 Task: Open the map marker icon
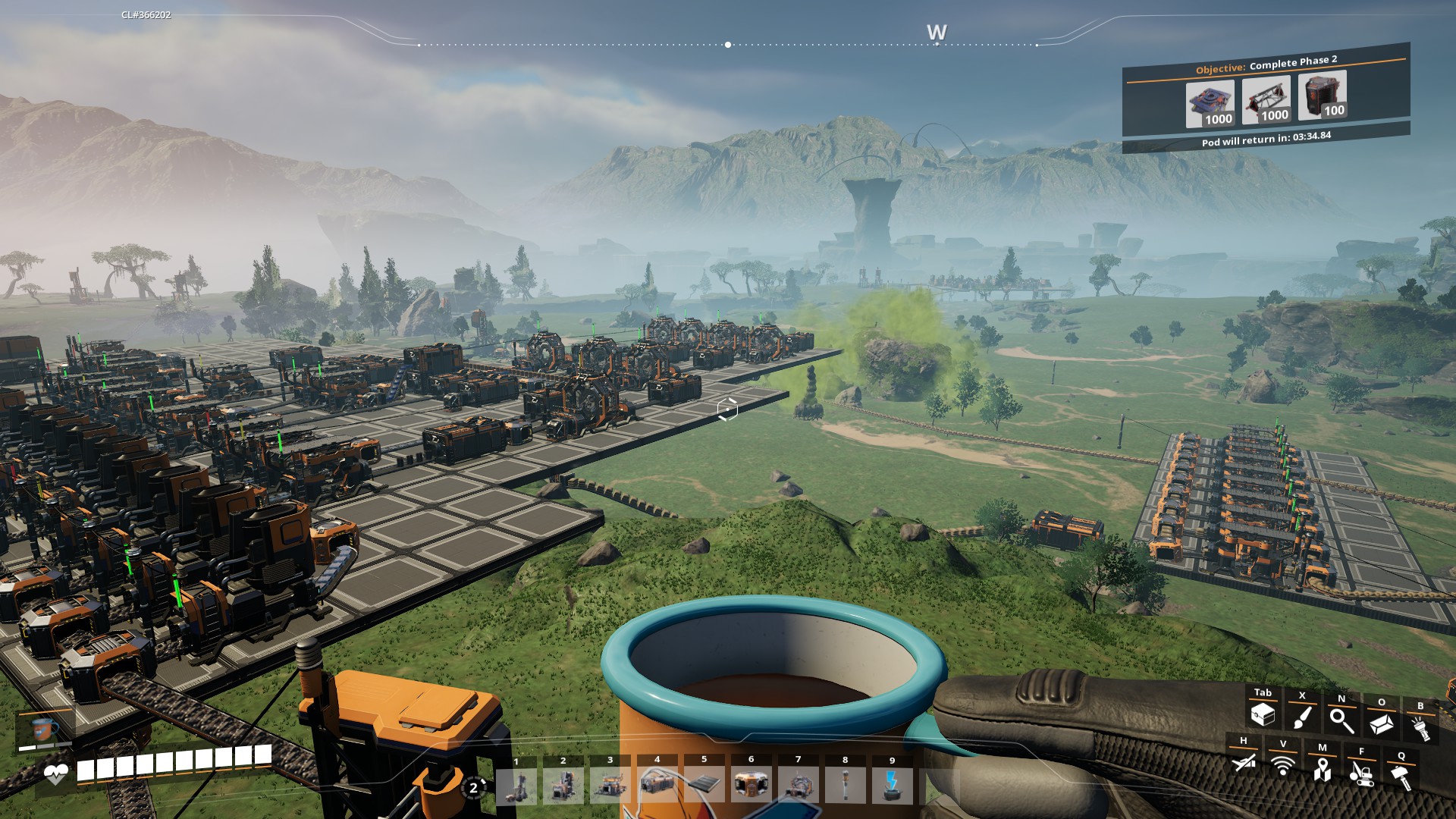click(1322, 769)
